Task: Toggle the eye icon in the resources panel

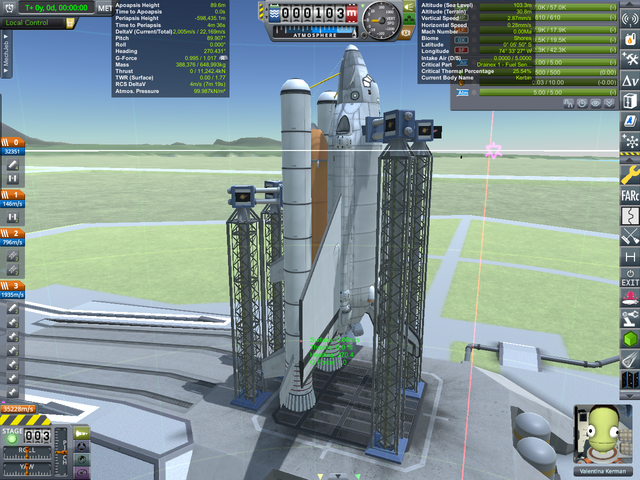Action: 595,103
